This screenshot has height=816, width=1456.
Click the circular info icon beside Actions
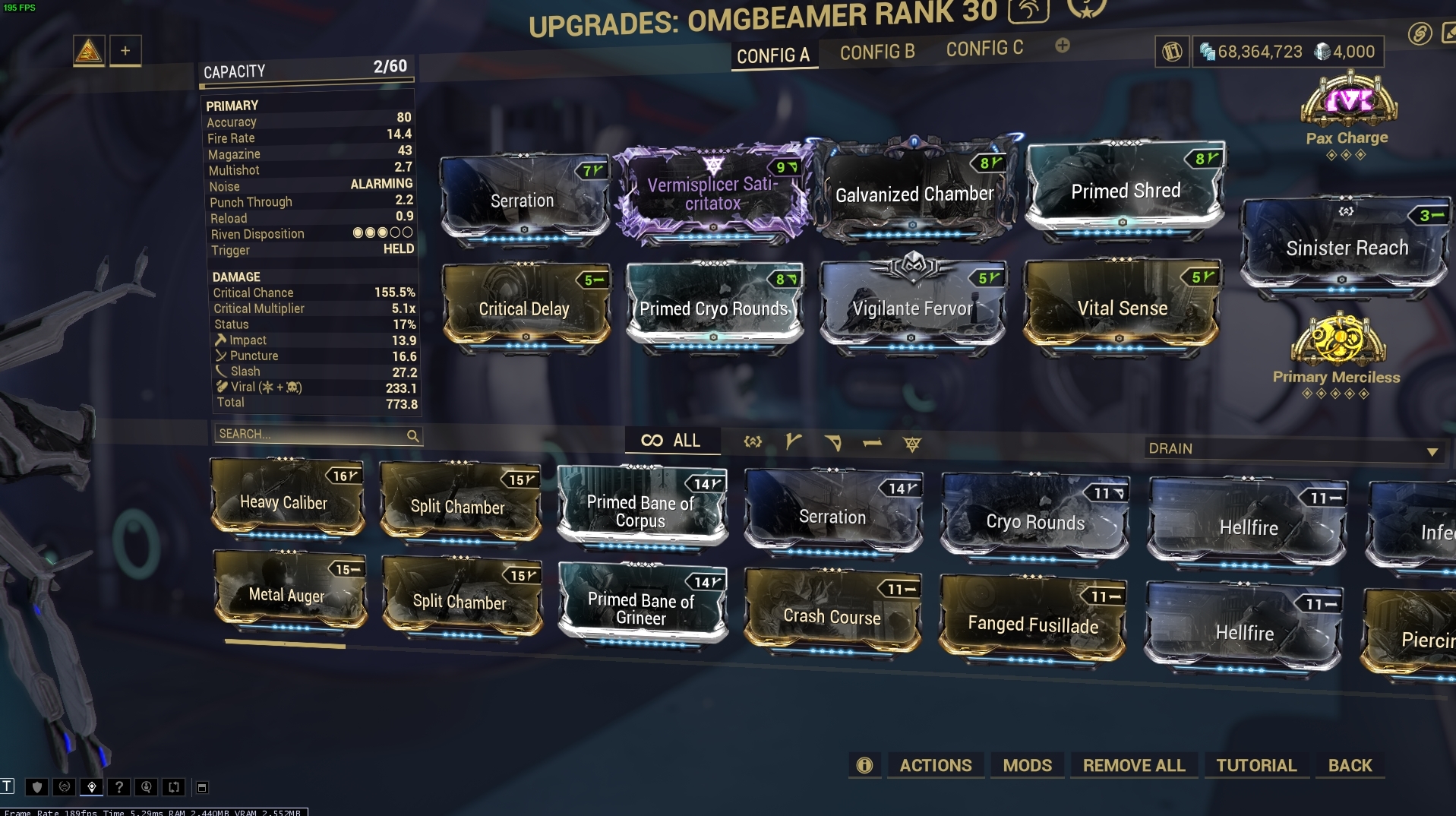[864, 765]
